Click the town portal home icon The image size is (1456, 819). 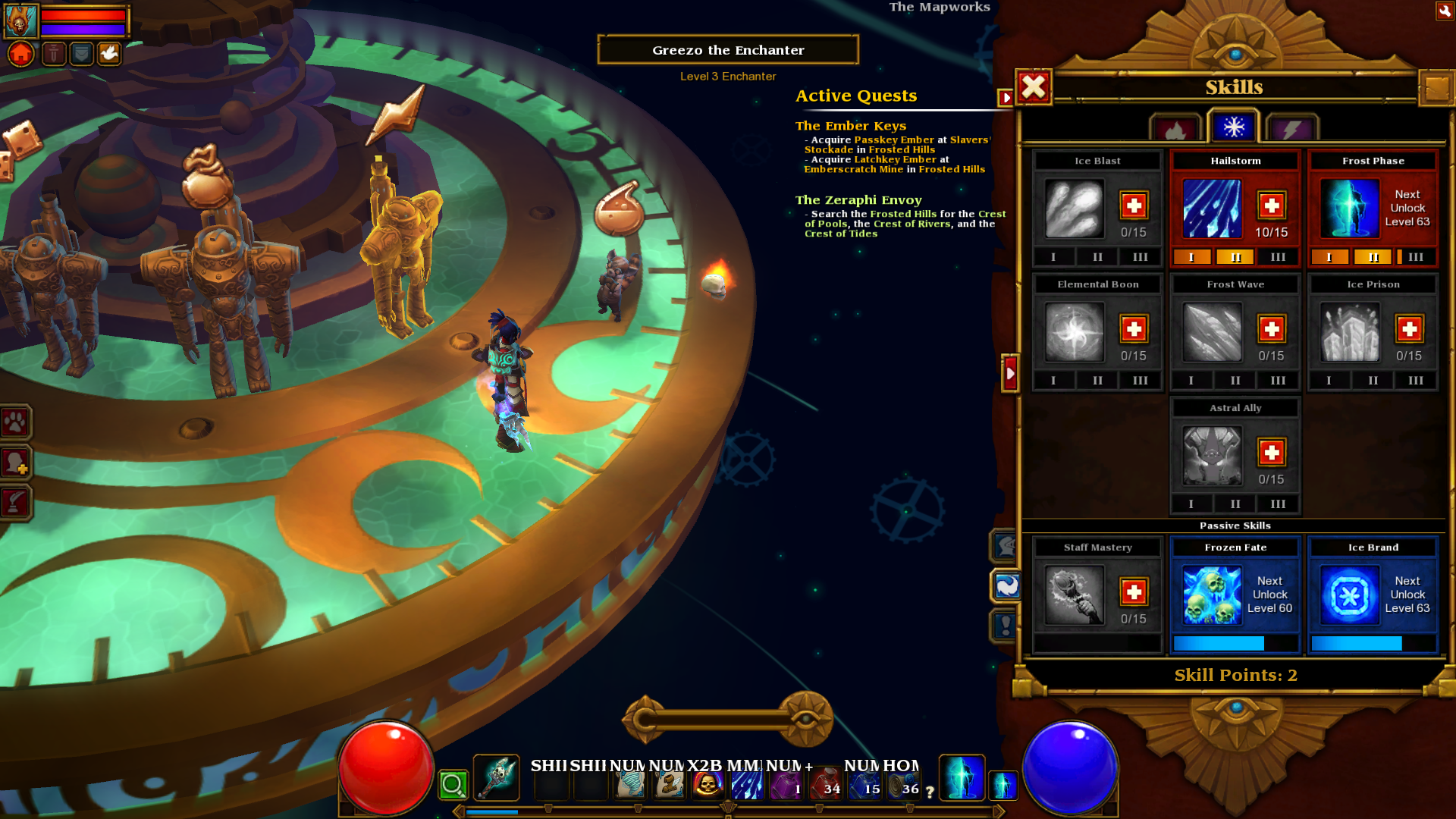click(21, 54)
